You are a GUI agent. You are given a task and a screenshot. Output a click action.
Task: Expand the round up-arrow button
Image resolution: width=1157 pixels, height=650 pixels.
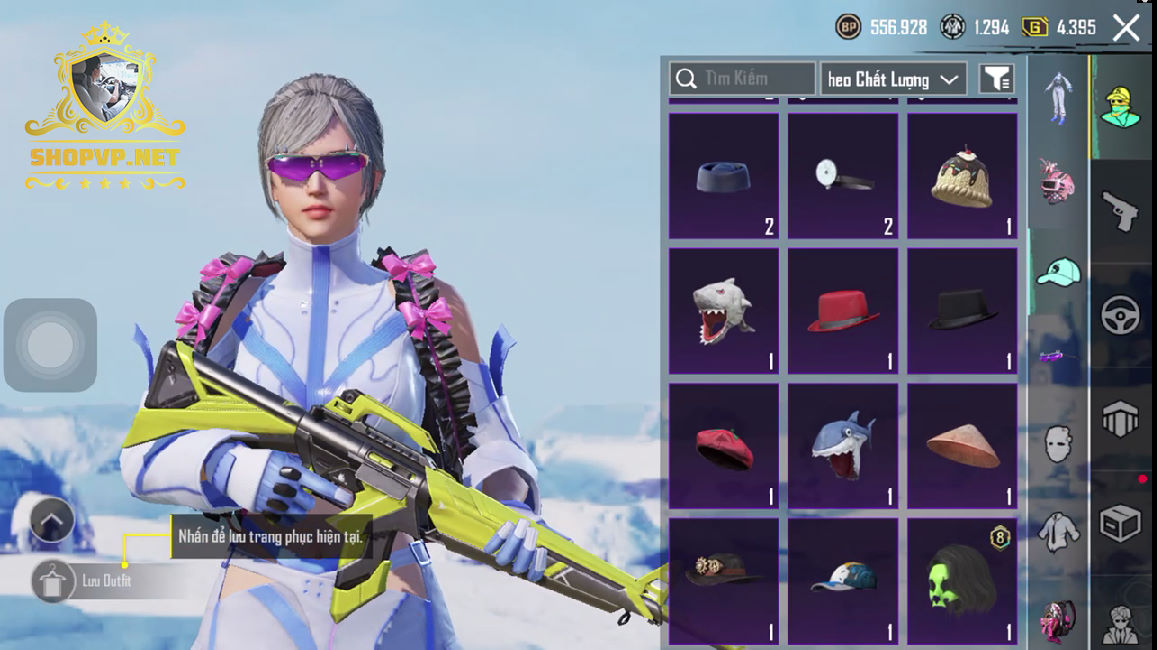click(x=52, y=520)
